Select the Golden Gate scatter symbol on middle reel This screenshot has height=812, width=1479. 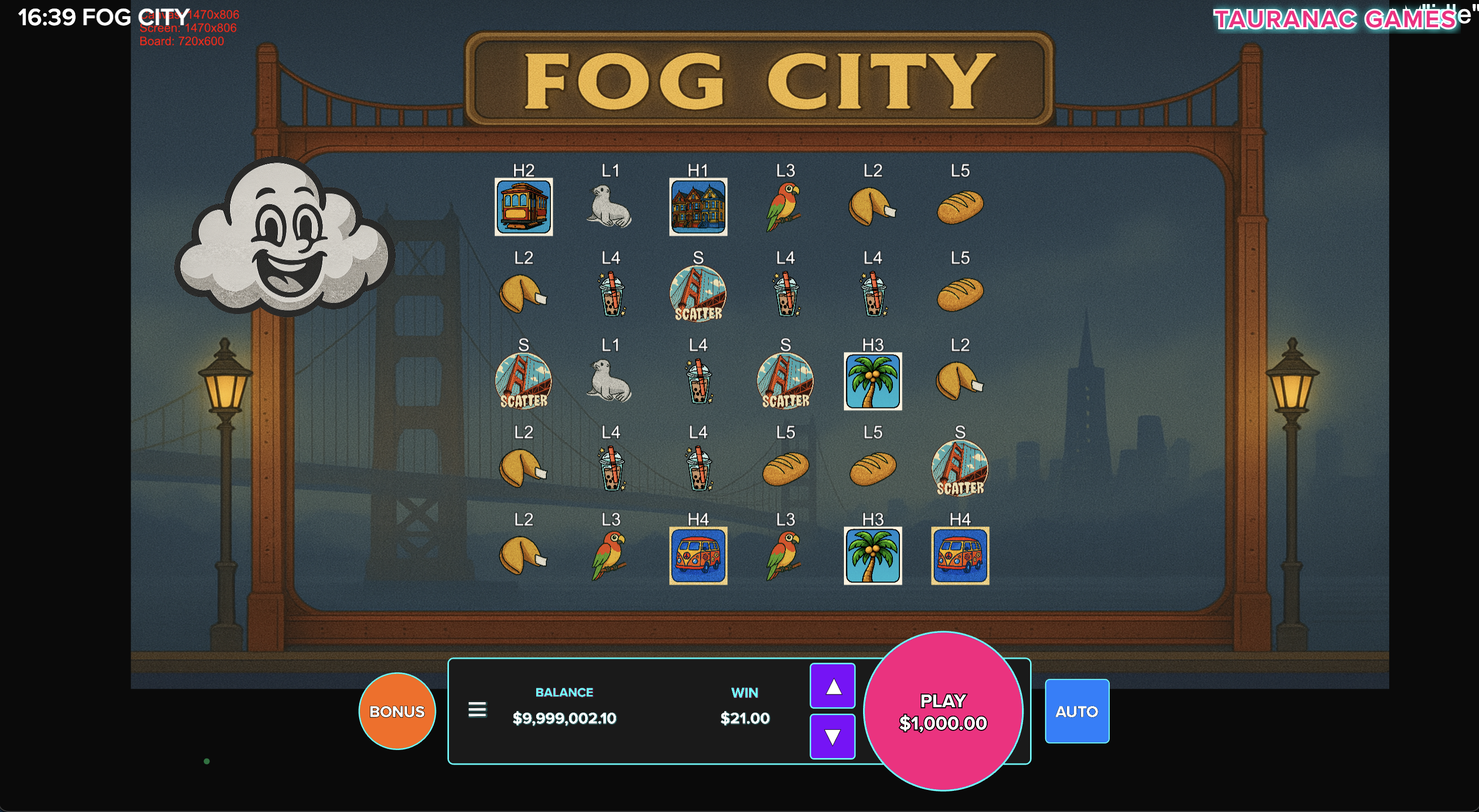(x=698, y=294)
